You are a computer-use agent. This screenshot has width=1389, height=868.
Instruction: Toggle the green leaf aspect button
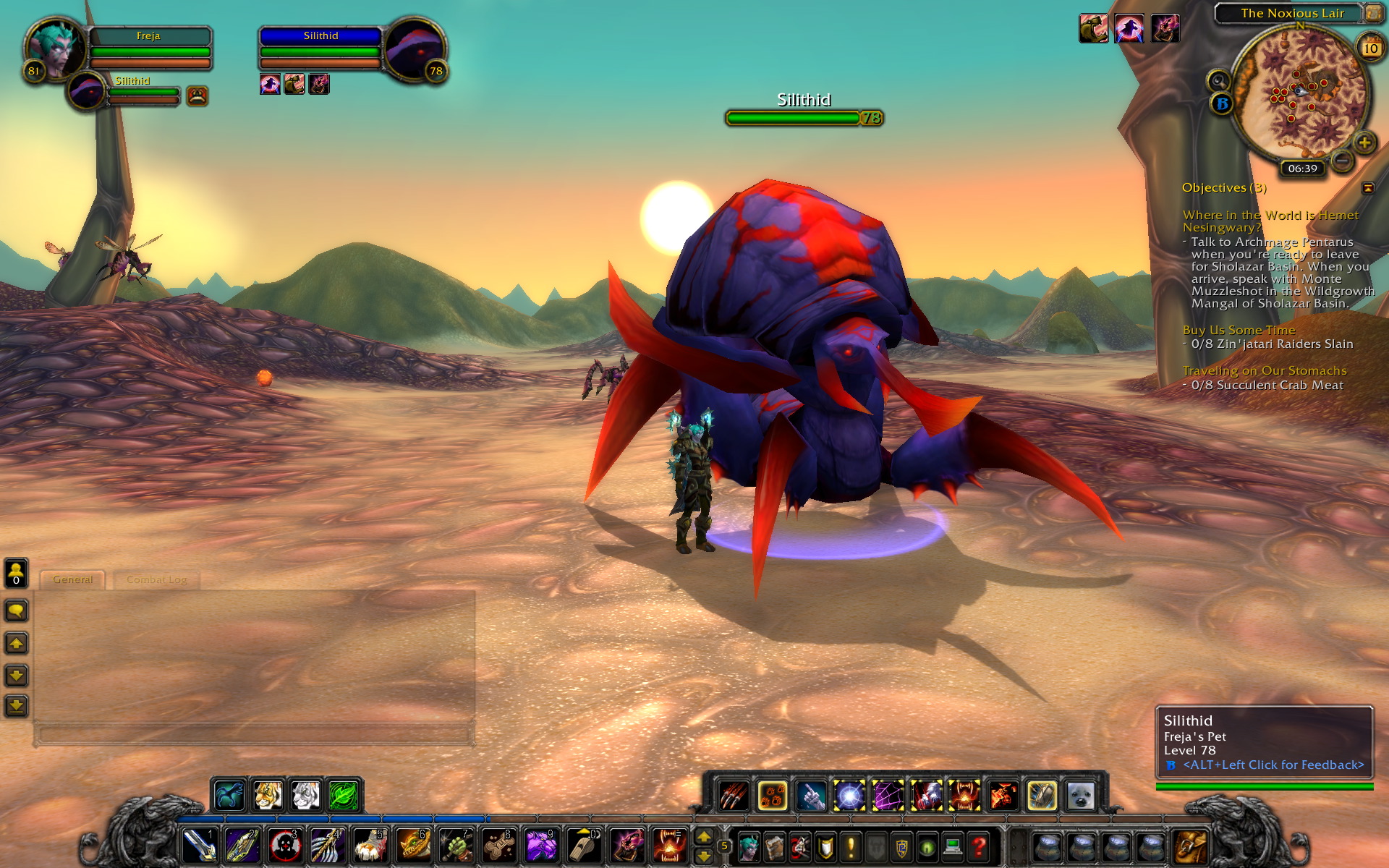tap(344, 796)
